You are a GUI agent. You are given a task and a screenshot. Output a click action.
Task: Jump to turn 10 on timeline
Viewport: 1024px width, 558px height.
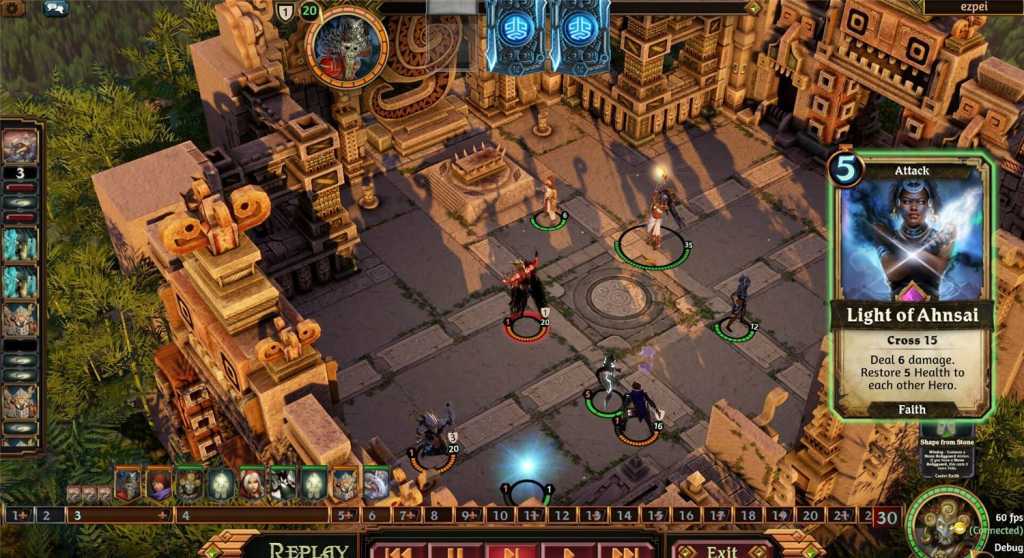(x=499, y=516)
